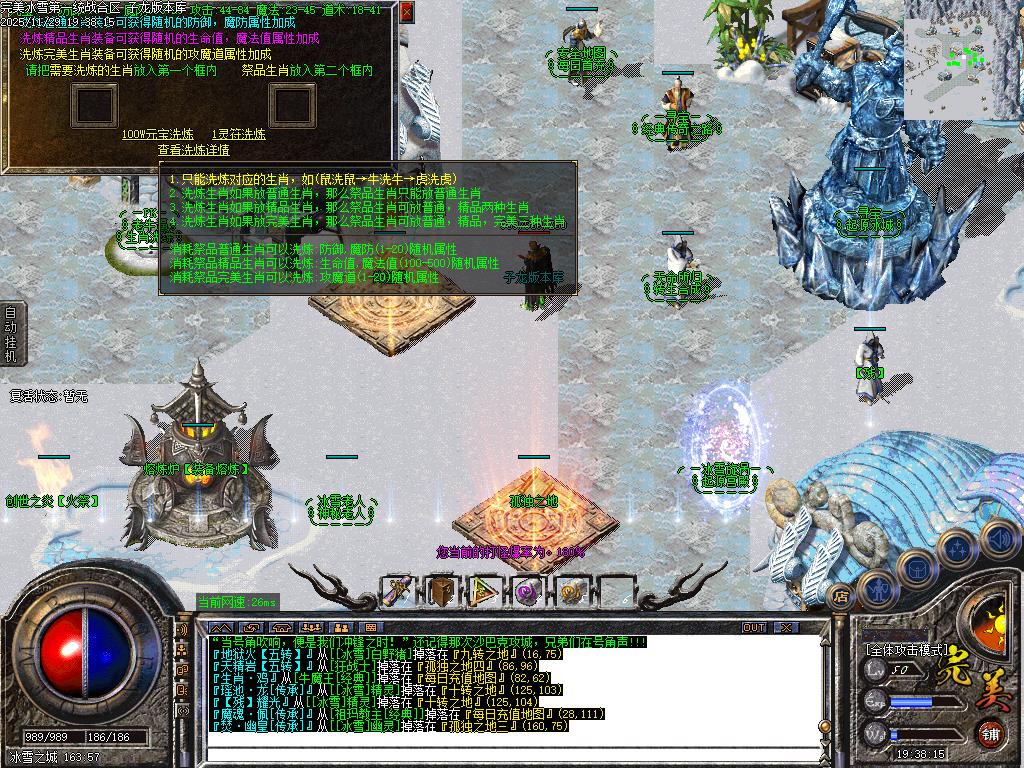This screenshot has height=768, width=1024.
Task: Select the 1灵符洗炼 option
Action: tap(238, 134)
